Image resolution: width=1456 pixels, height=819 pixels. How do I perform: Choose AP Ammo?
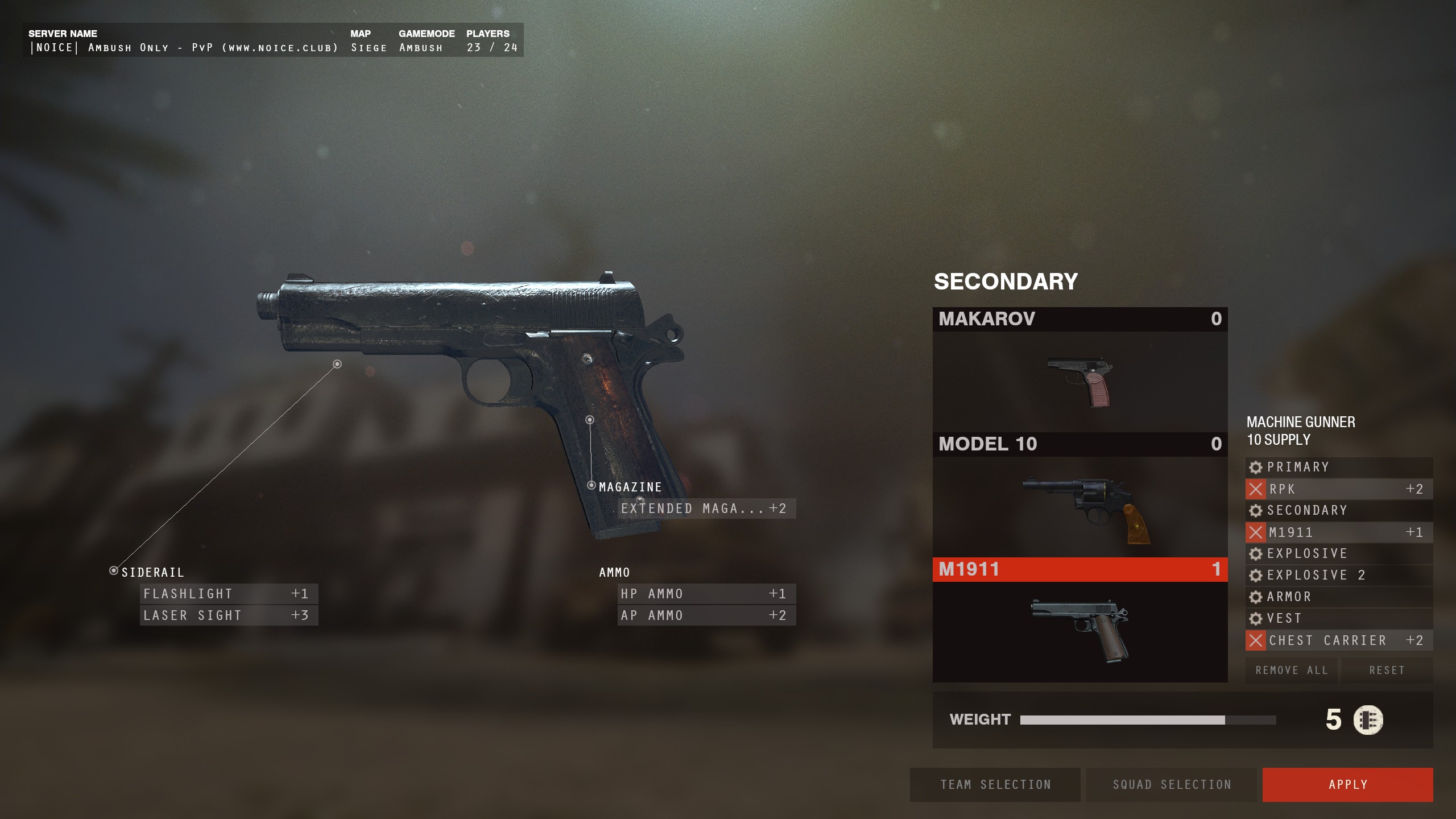point(706,615)
